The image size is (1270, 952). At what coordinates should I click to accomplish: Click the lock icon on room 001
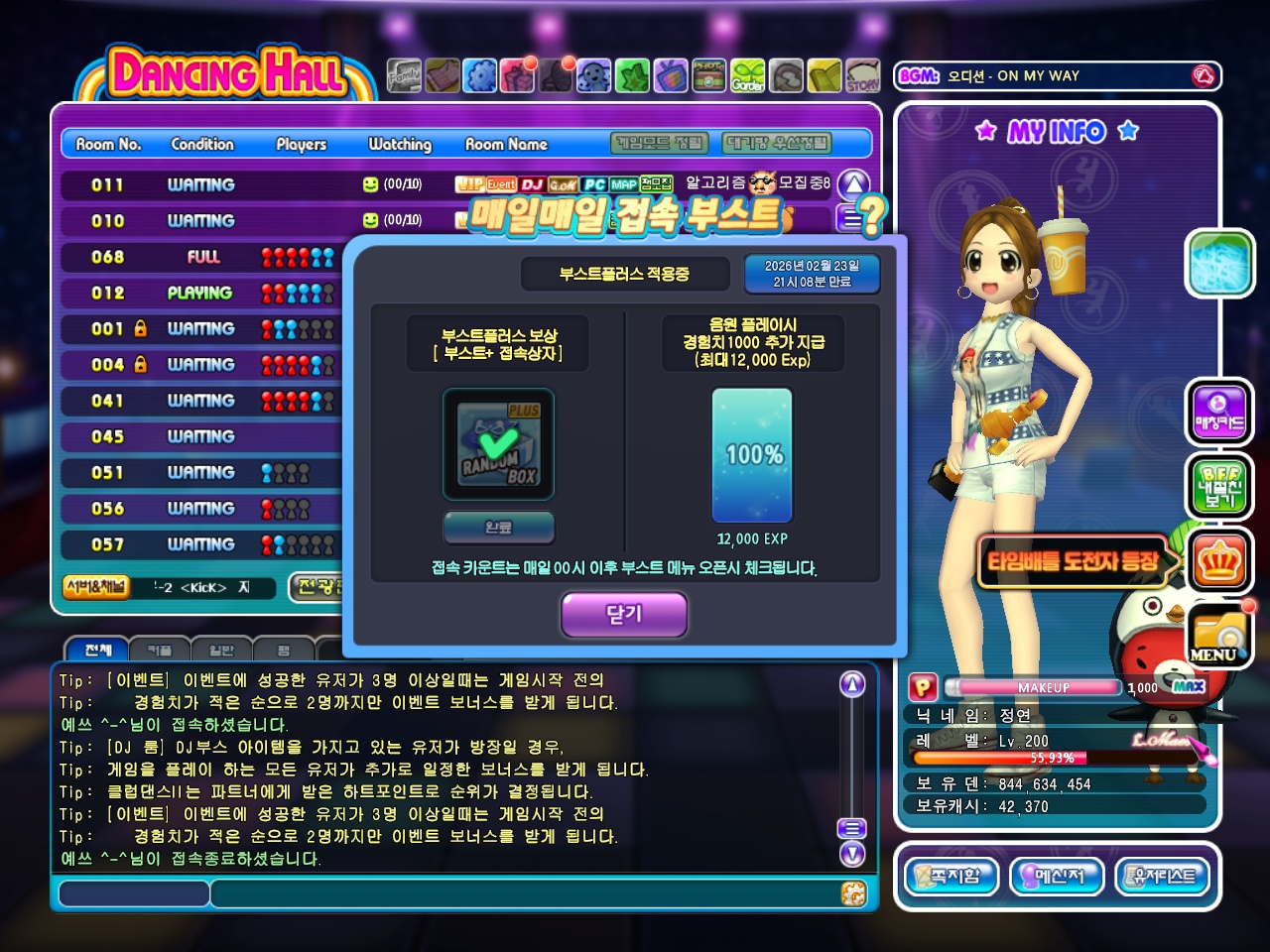141,329
